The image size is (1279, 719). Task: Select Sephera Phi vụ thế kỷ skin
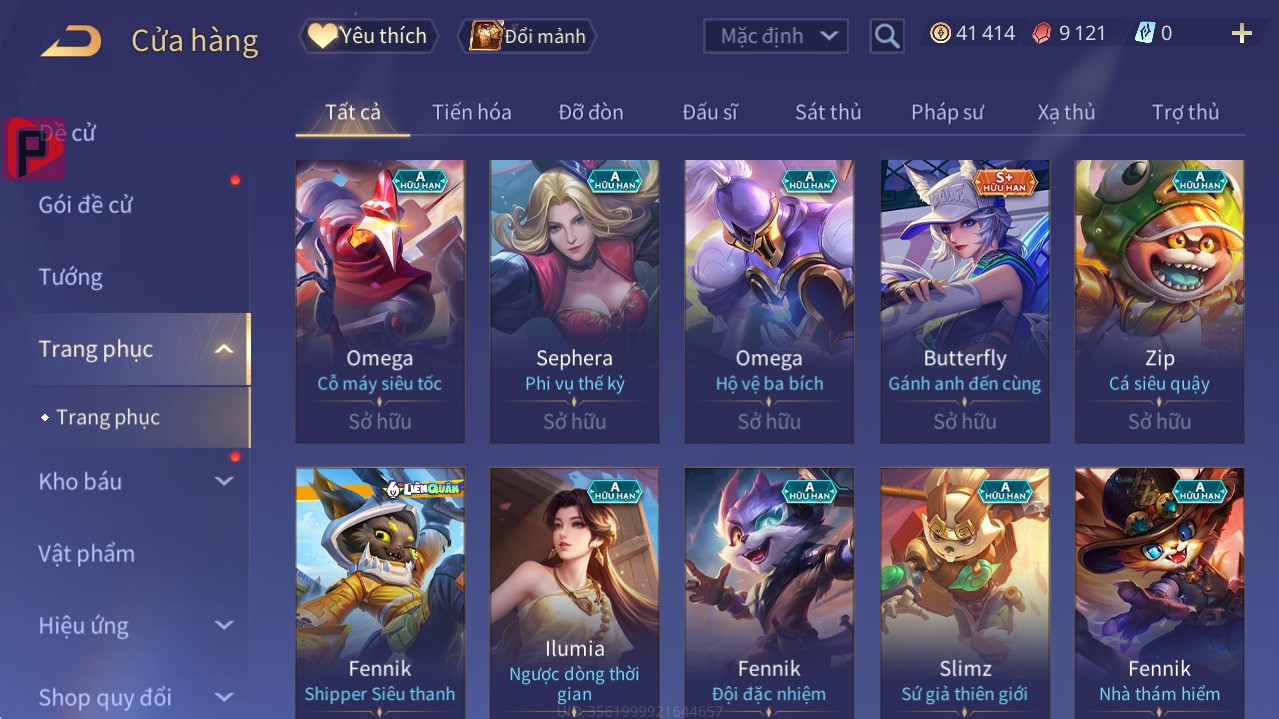coord(574,300)
